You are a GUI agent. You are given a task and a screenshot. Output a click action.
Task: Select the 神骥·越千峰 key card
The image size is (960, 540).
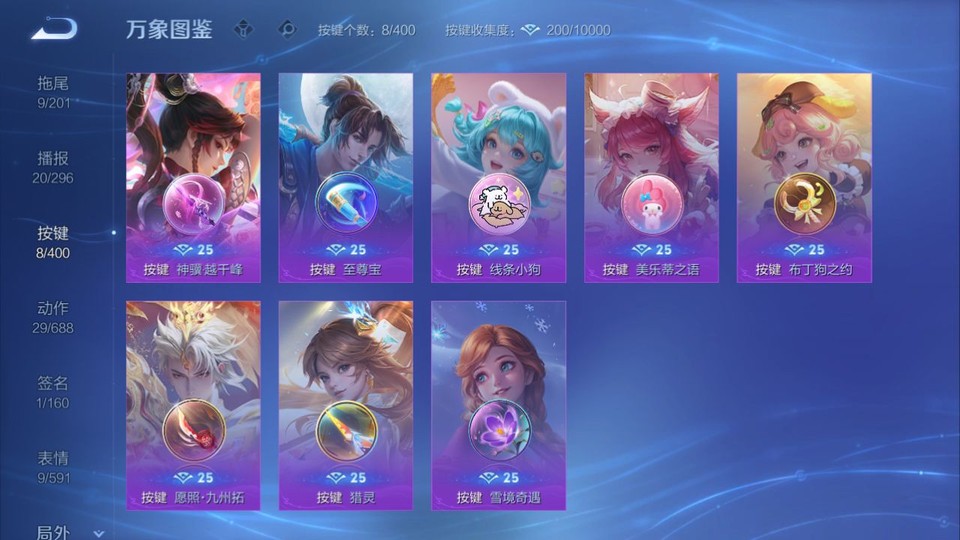(193, 177)
